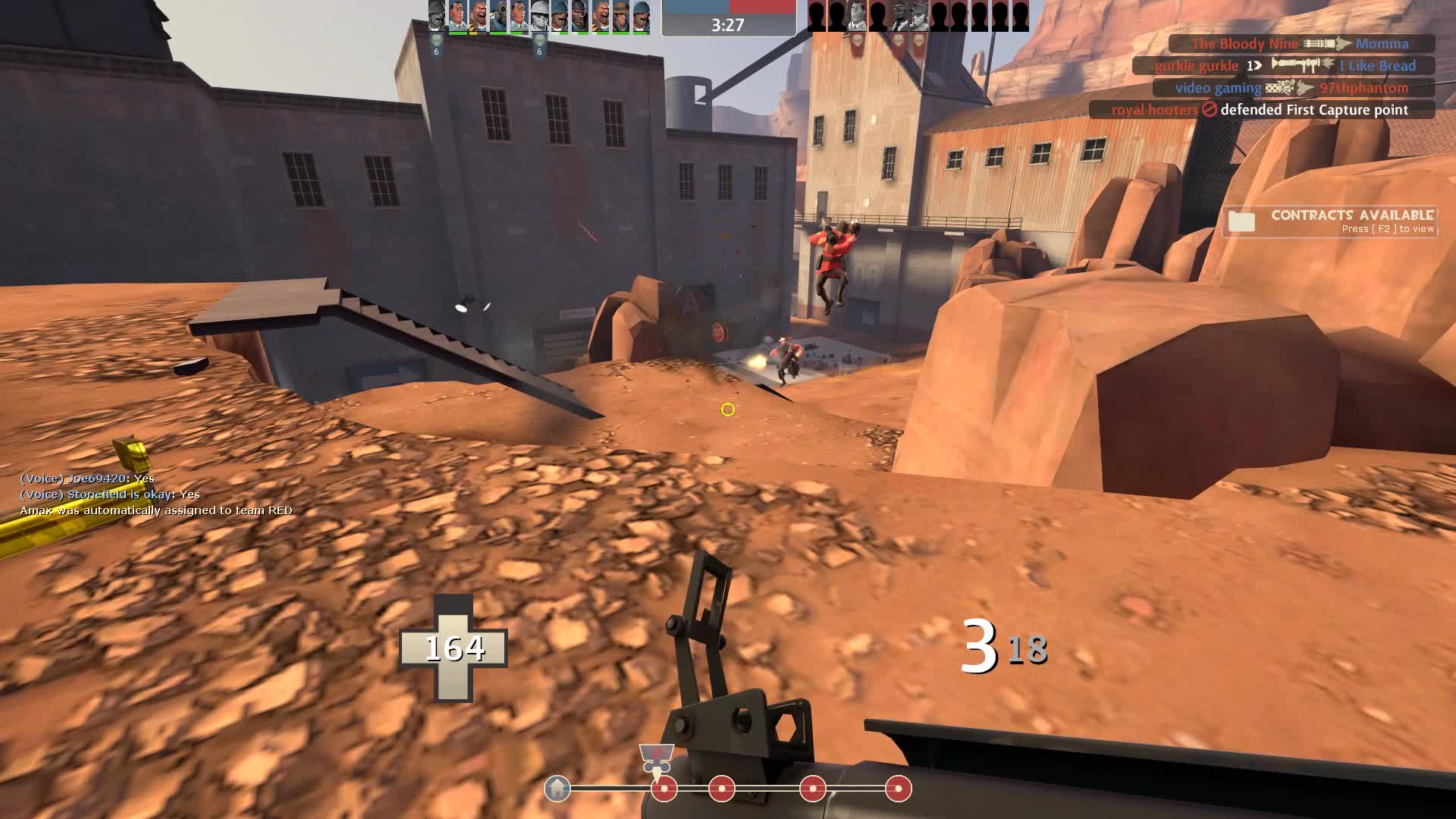Select the royal hooters defended point notice

[1260, 110]
